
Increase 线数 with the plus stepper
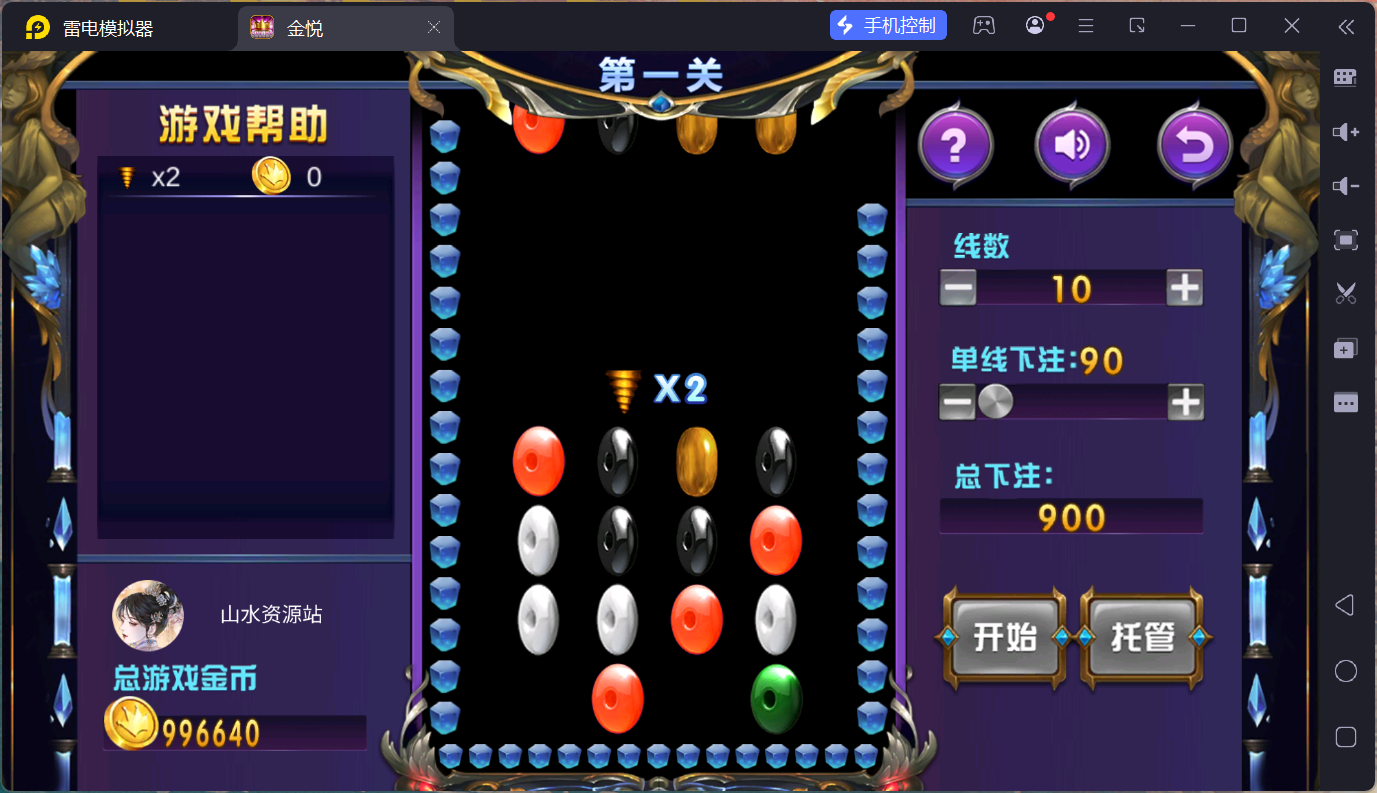[x=1184, y=288]
